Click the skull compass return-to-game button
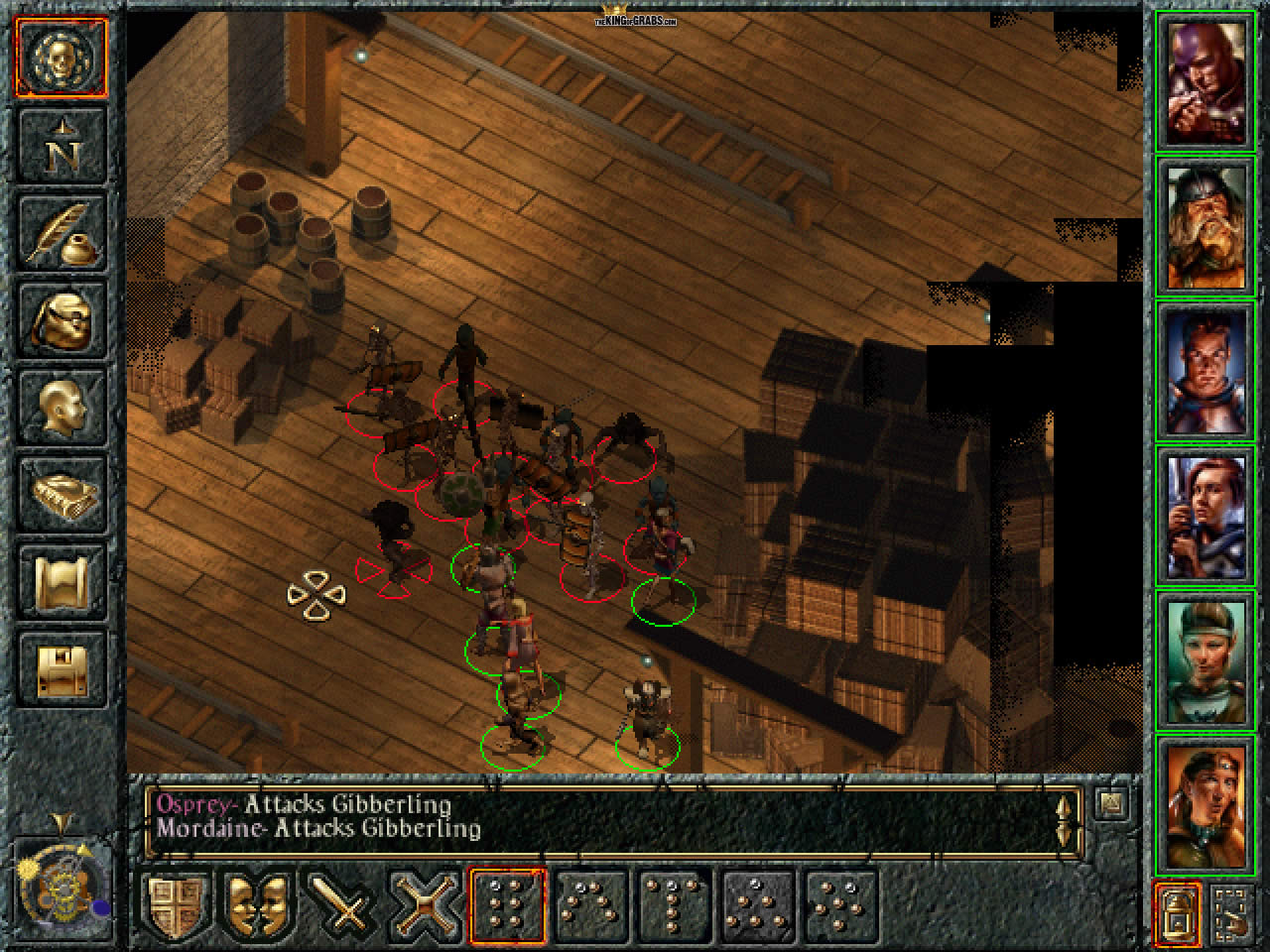 coord(62,57)
